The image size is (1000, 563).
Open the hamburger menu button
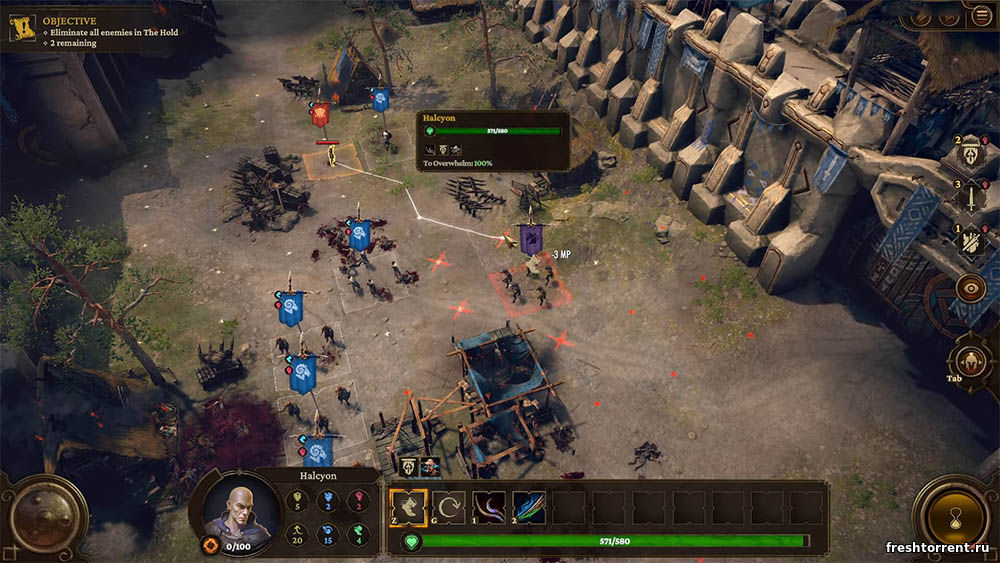980,15
